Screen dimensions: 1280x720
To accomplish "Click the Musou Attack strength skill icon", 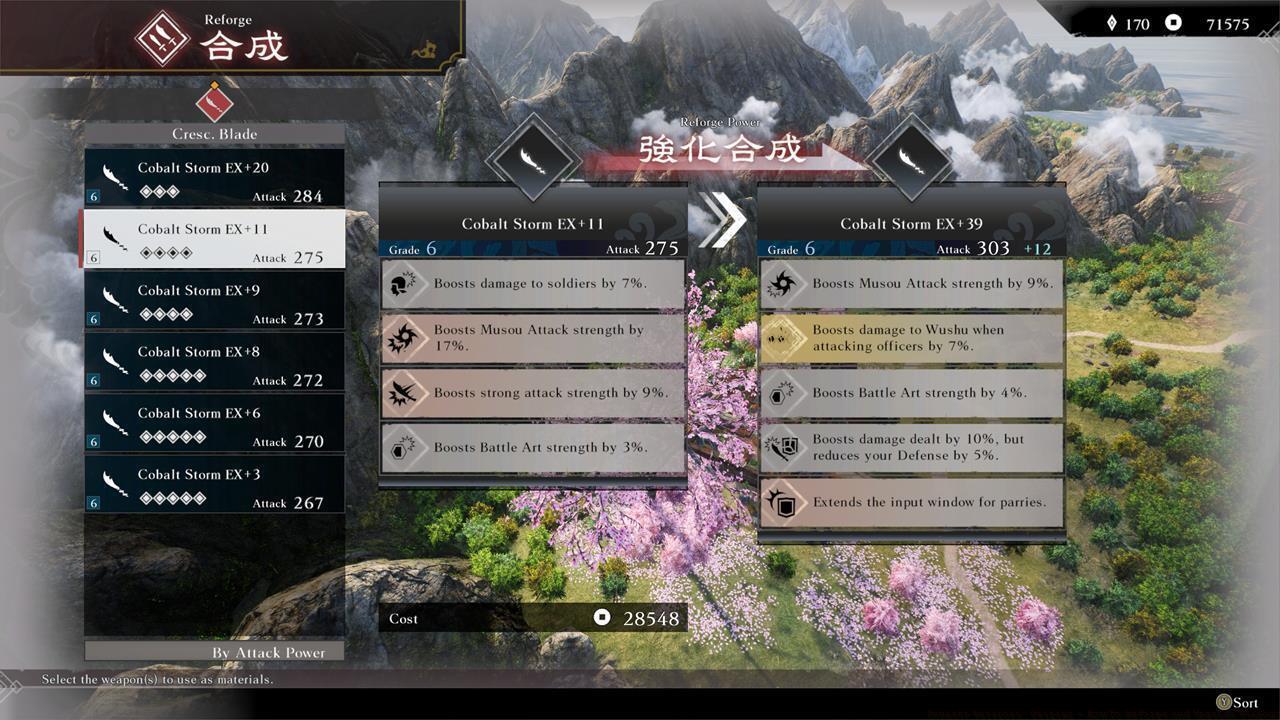I will coord(404,338).
